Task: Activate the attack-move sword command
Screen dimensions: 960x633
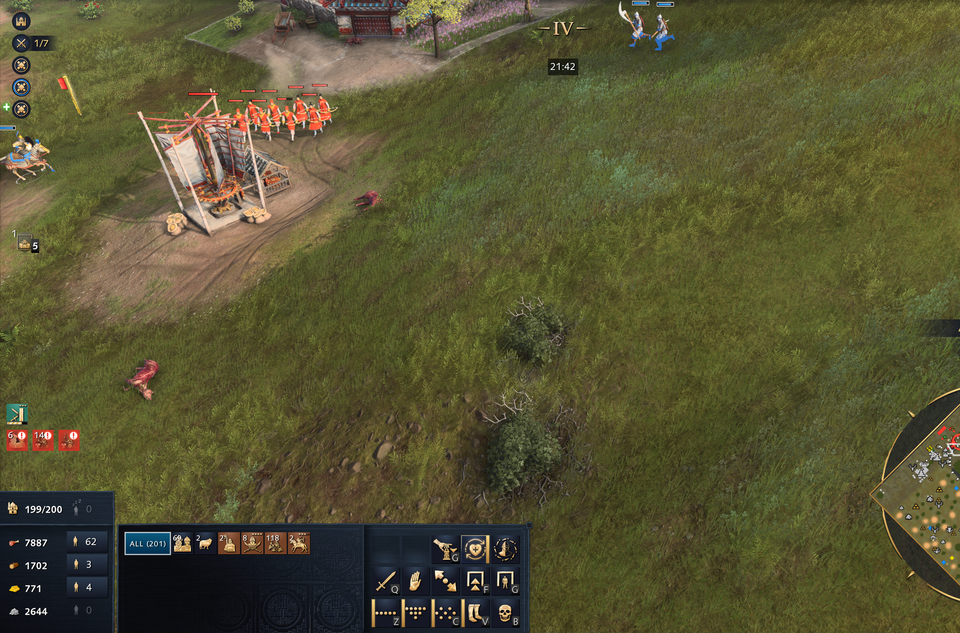Action: pos(386,581)
